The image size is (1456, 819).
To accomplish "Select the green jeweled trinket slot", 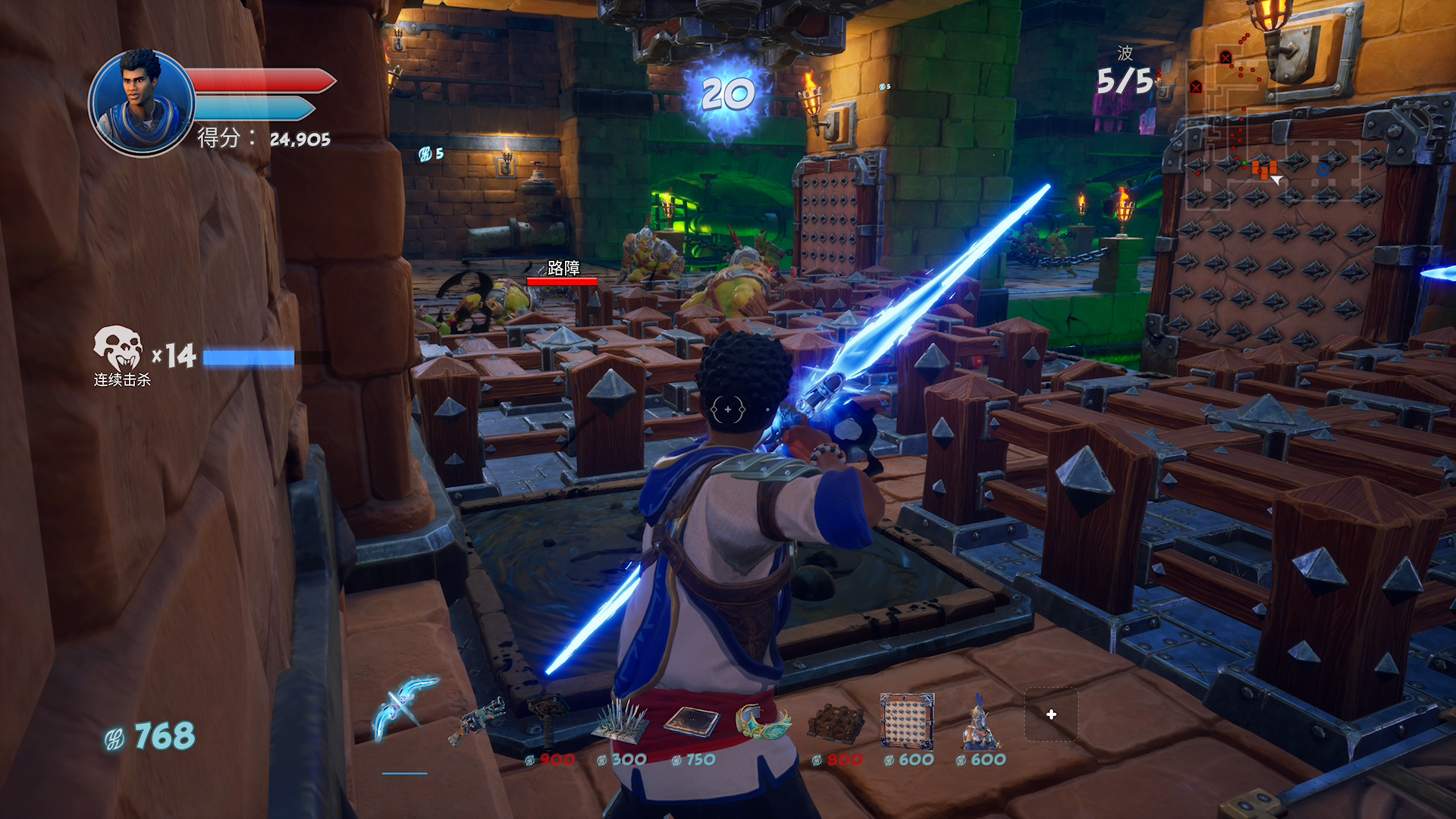I will pyautogui.click(x=763, y=720).
